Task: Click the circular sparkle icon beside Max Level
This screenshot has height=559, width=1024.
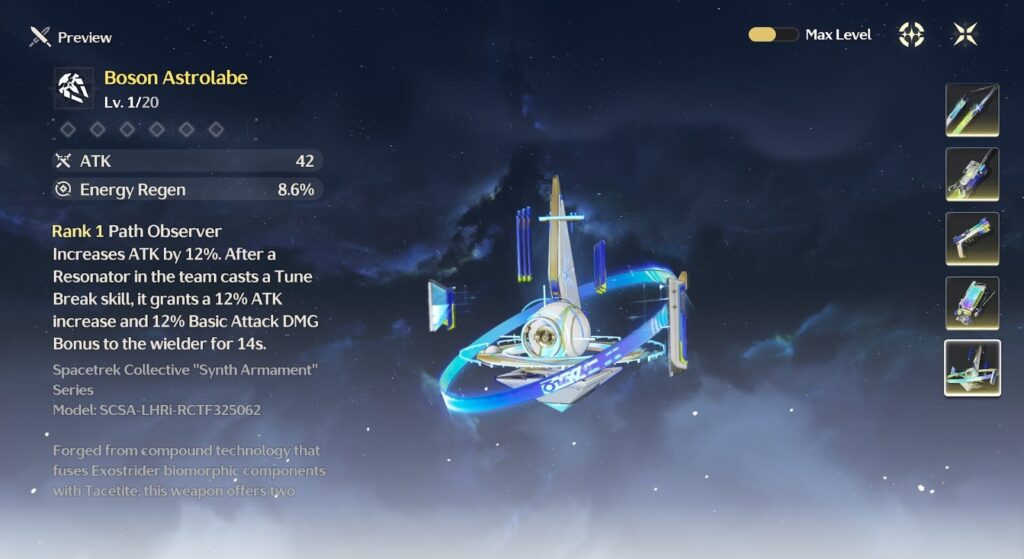Action: (911, 34)
